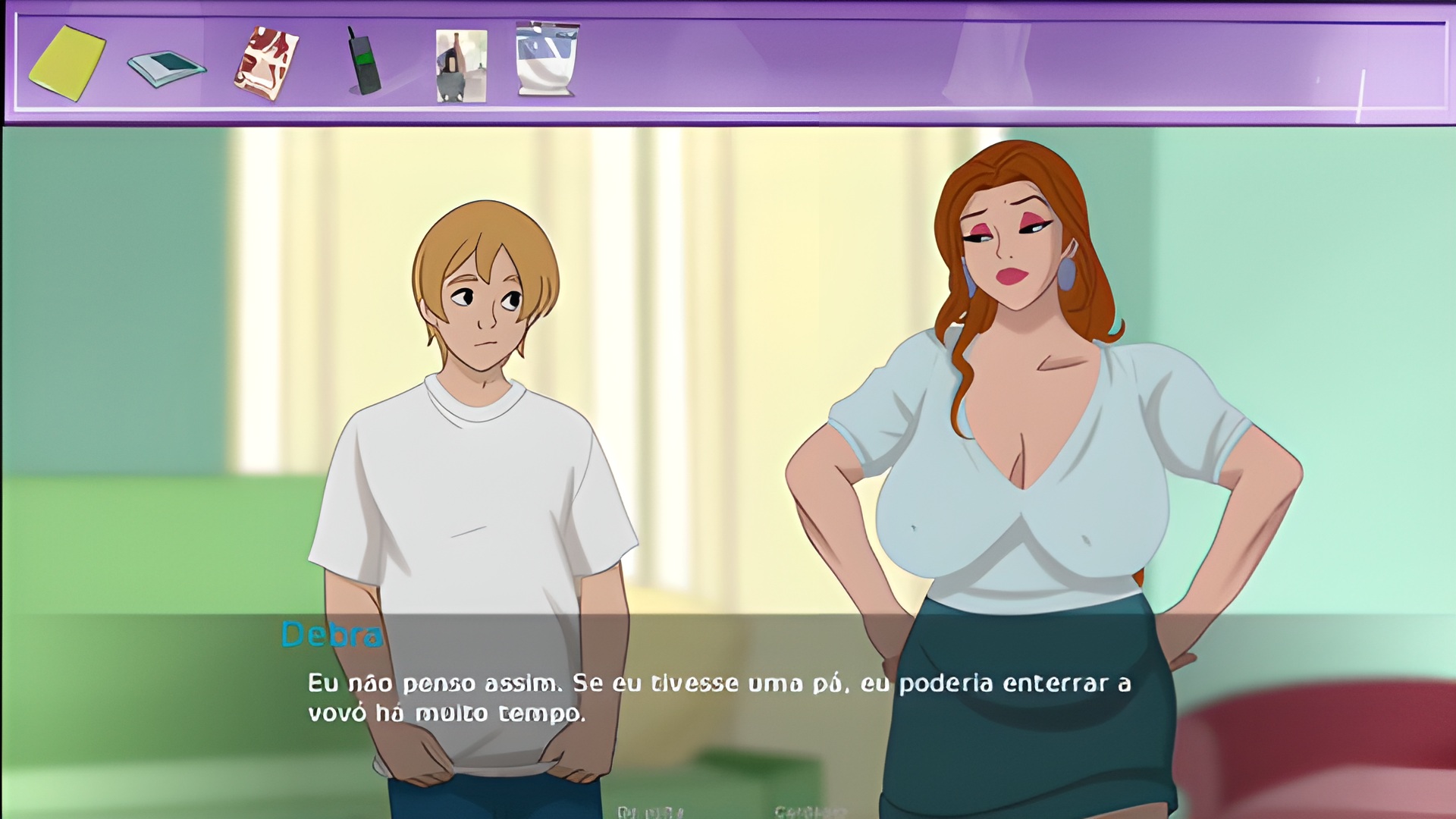Select the plastic bag of white powder
1456x819 pixels.
coord(547,60)
